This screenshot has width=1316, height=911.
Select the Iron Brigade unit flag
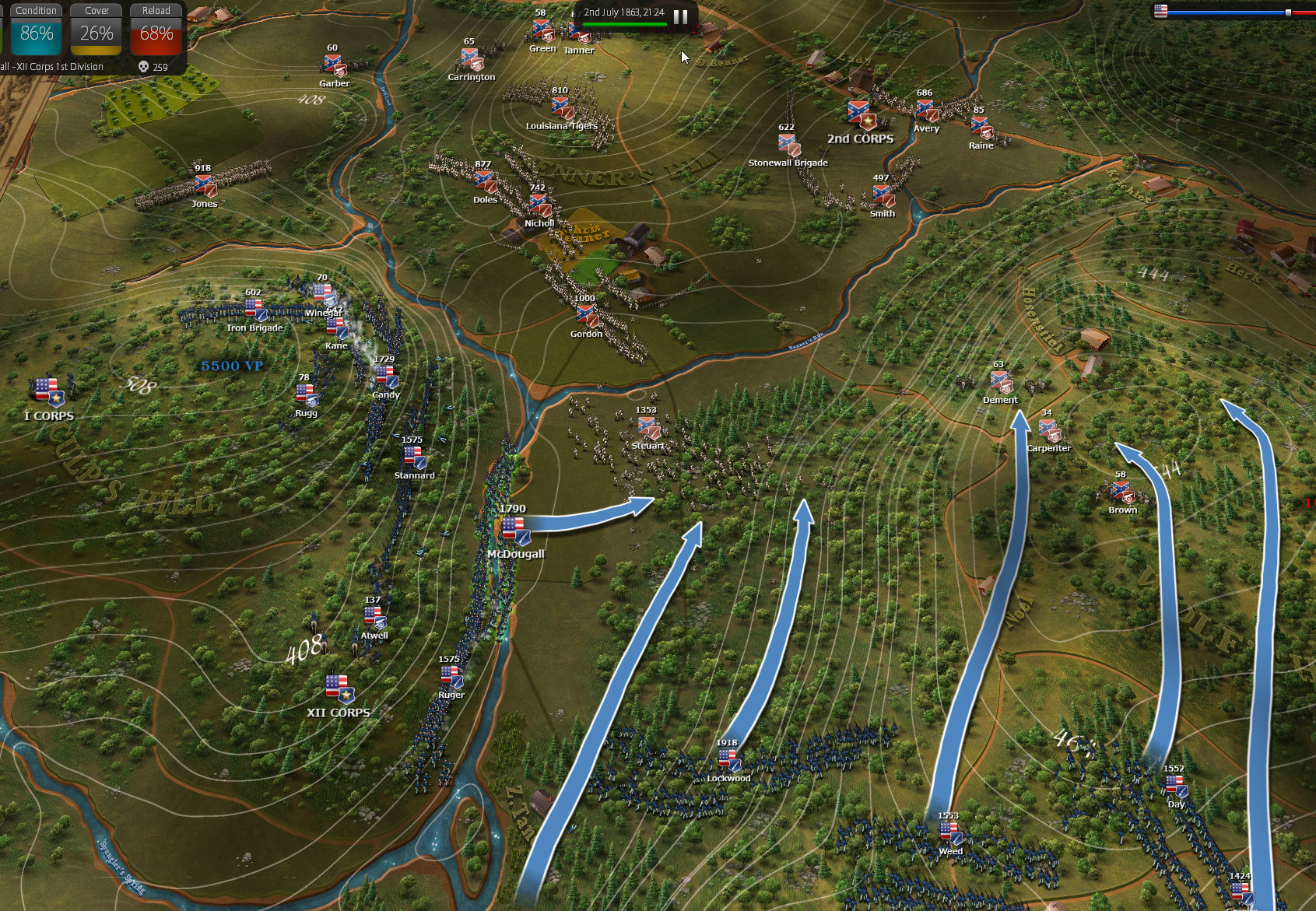[x=255, y=310]
